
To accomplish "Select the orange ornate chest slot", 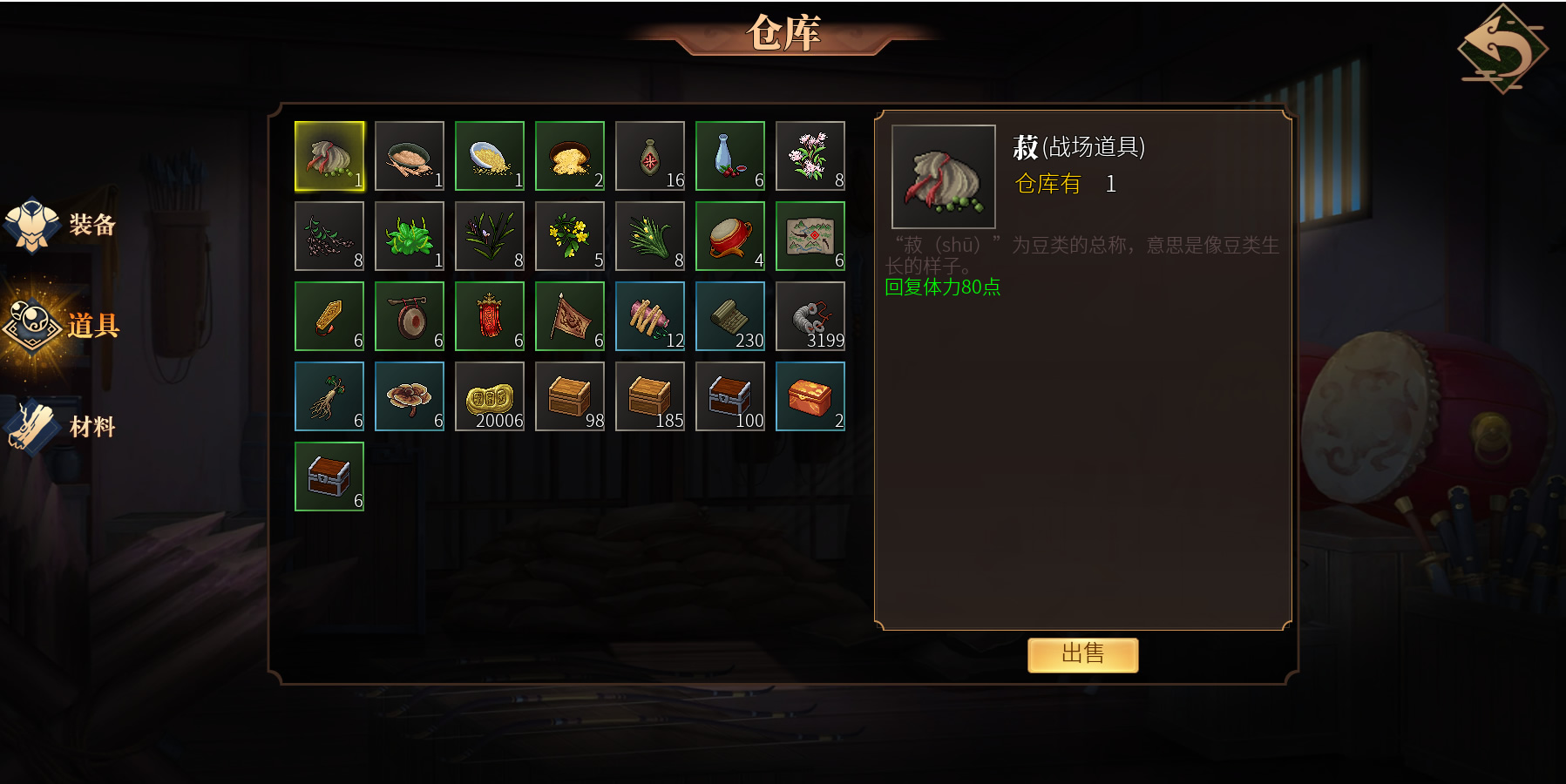I will click(x=810, y=396).
